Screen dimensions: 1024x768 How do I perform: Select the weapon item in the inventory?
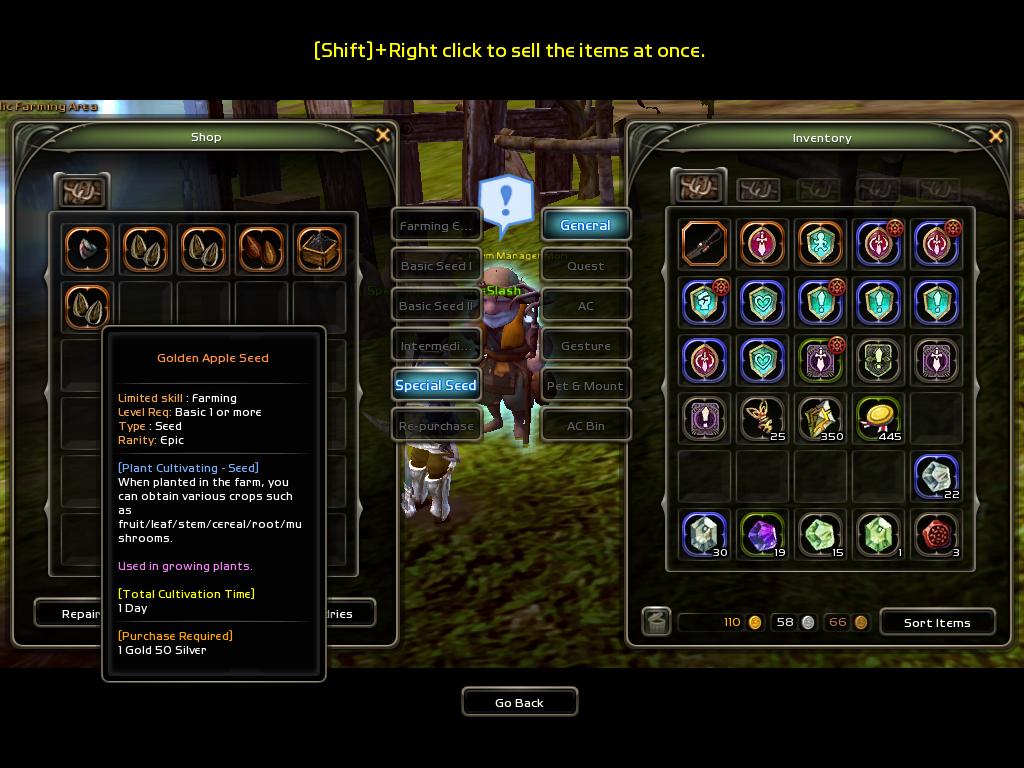tap(704, 244)
